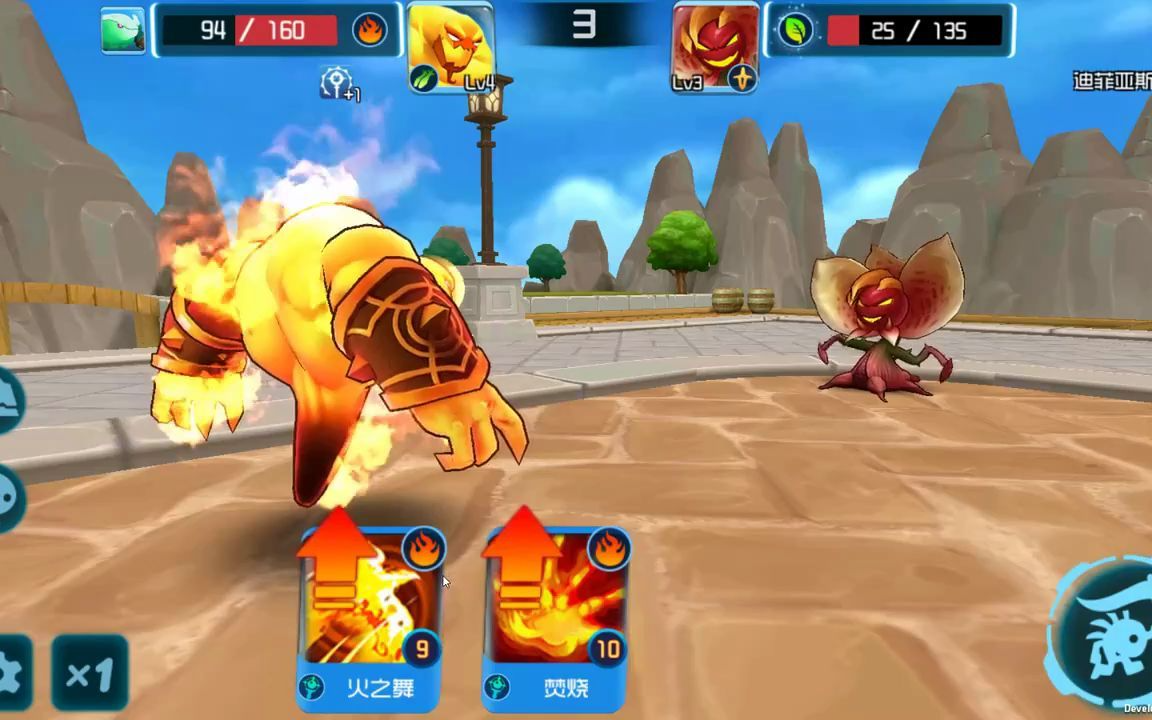Open the gear settings button
This screenshot has width=1152, height=720.
[12, 673]
